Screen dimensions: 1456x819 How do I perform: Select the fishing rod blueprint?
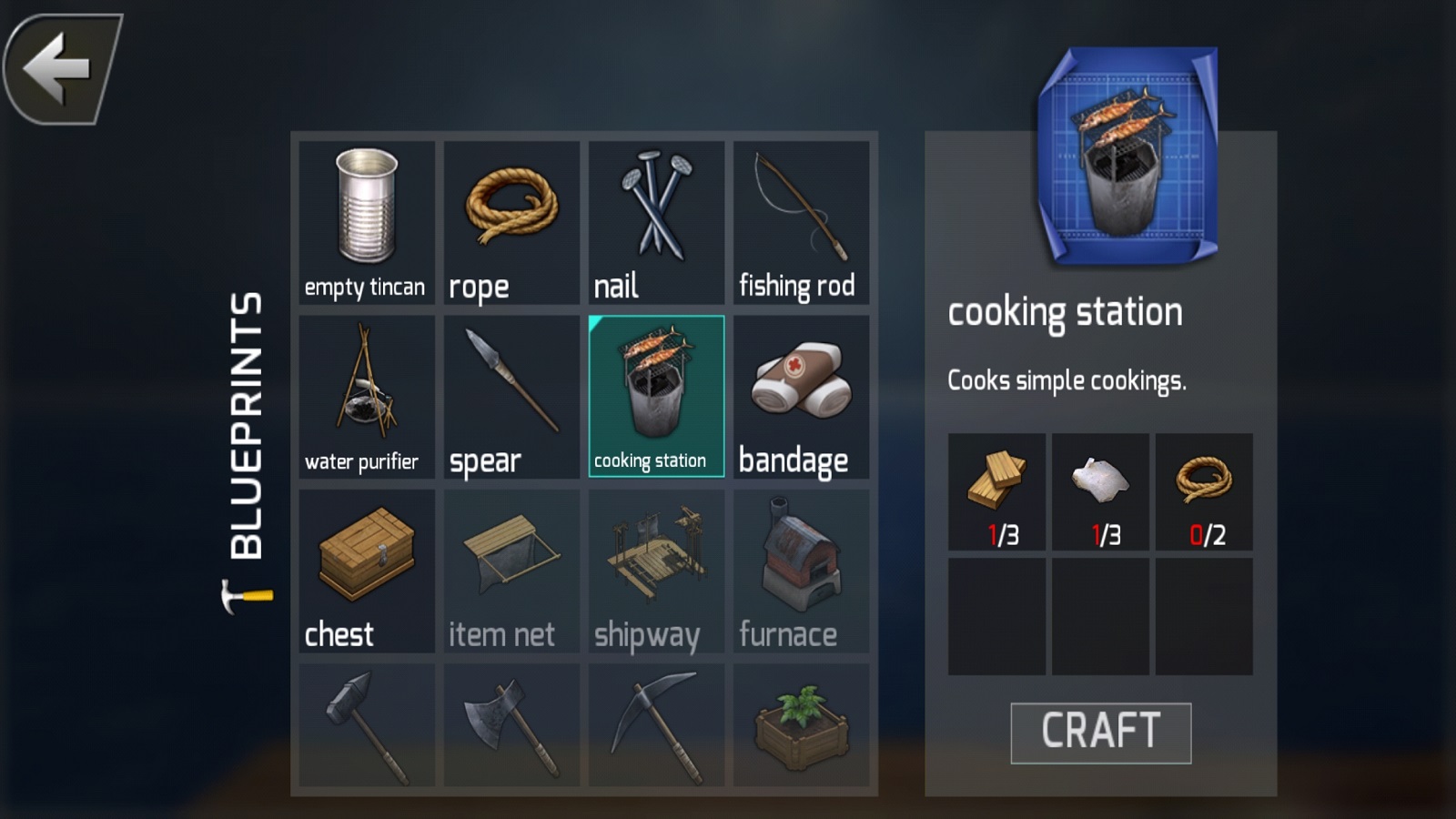pyautogui.click(x=801, y=222)
